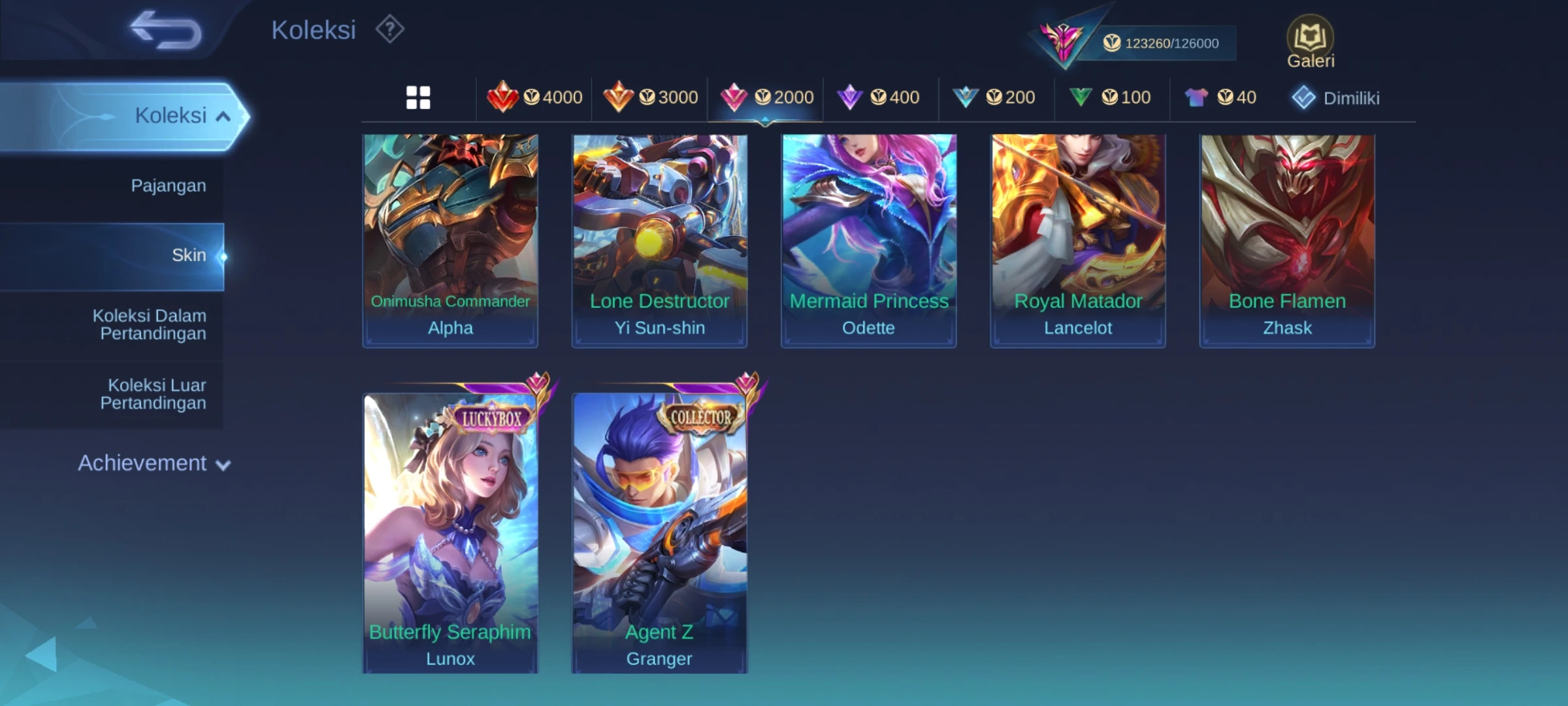The width and height of the screenshot is (1568, 706).
Task: Select Alpha's Onimusha Commander skin card
Action: (x=450, y=240)
